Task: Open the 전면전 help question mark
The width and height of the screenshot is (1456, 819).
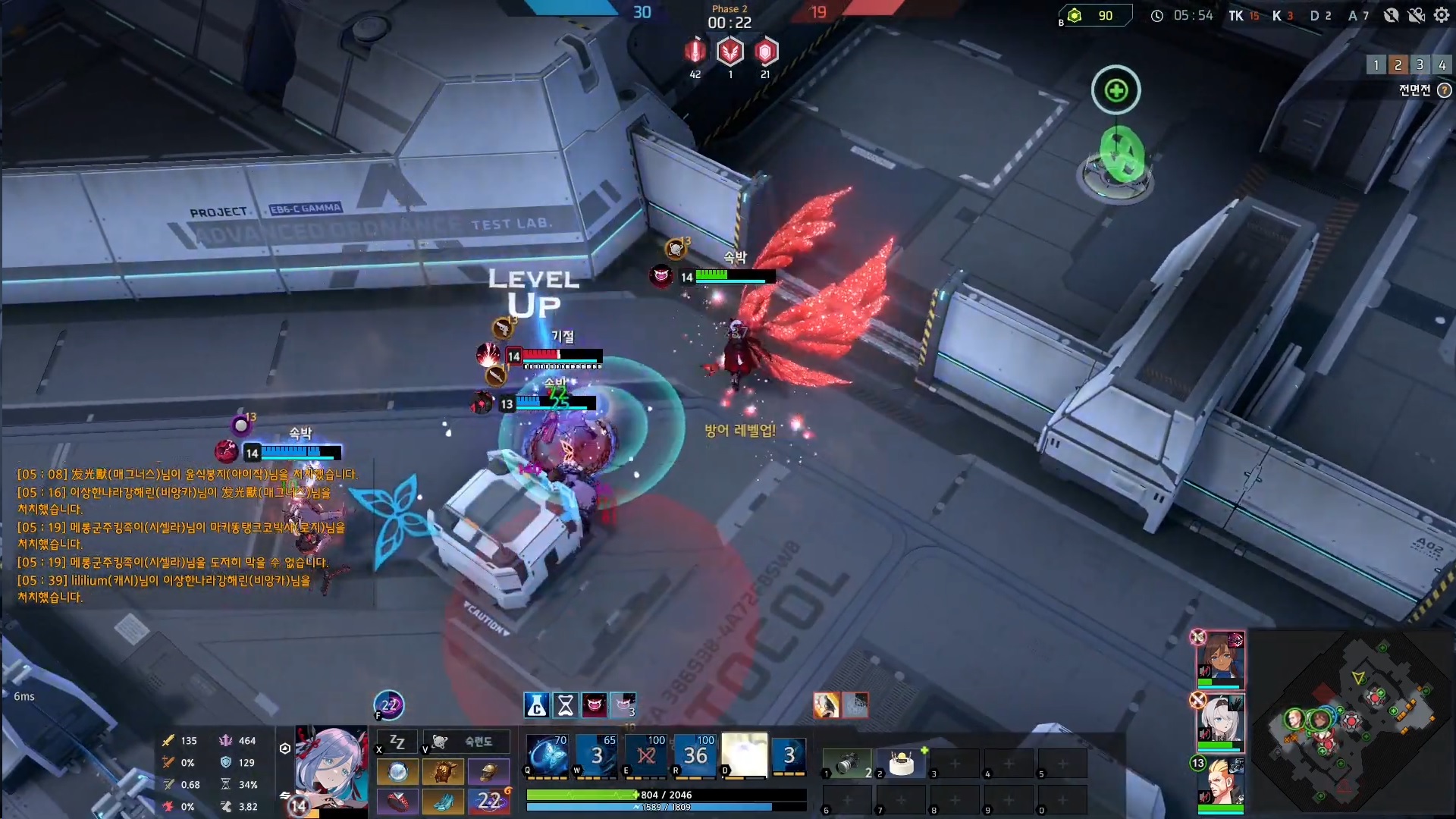Action: (1445, 90)
